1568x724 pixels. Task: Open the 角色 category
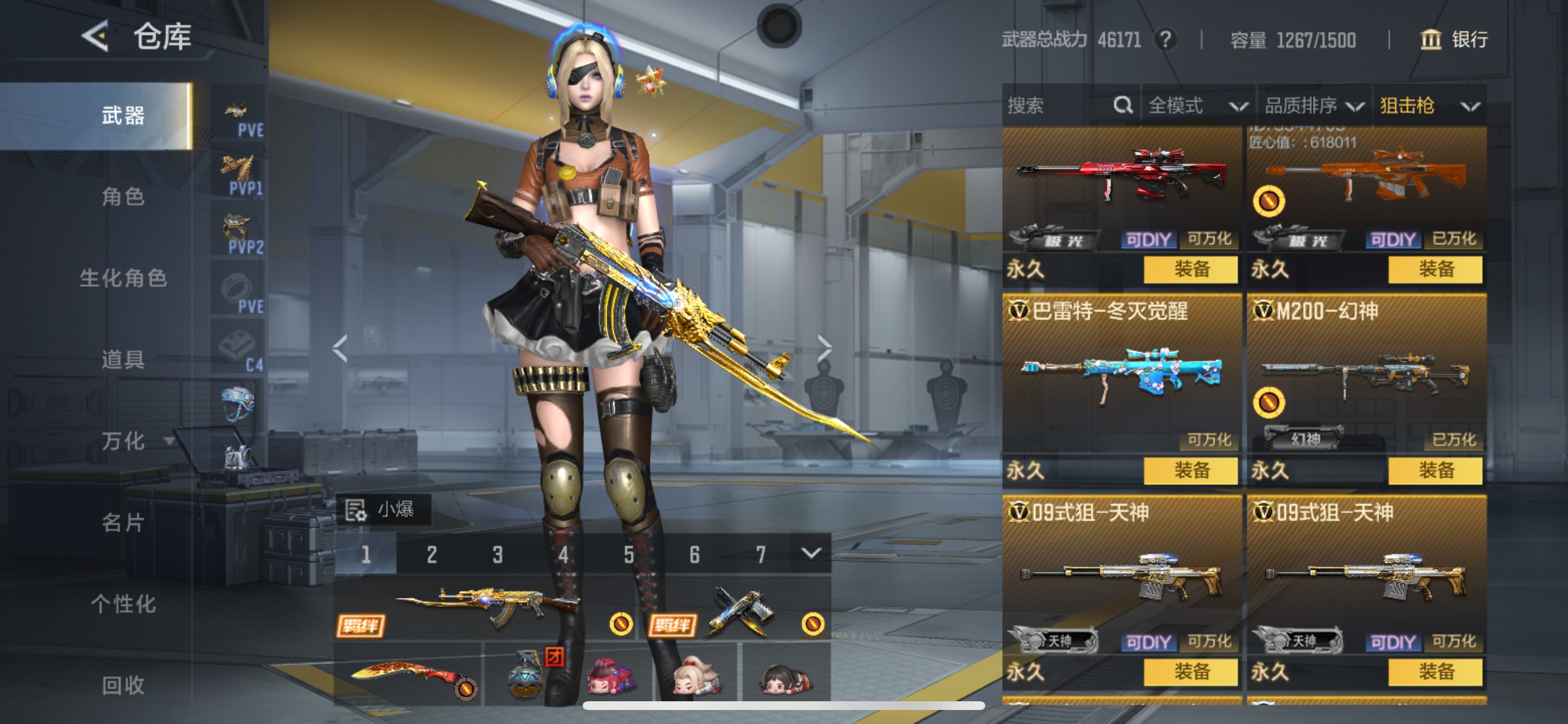click(123, 196)
